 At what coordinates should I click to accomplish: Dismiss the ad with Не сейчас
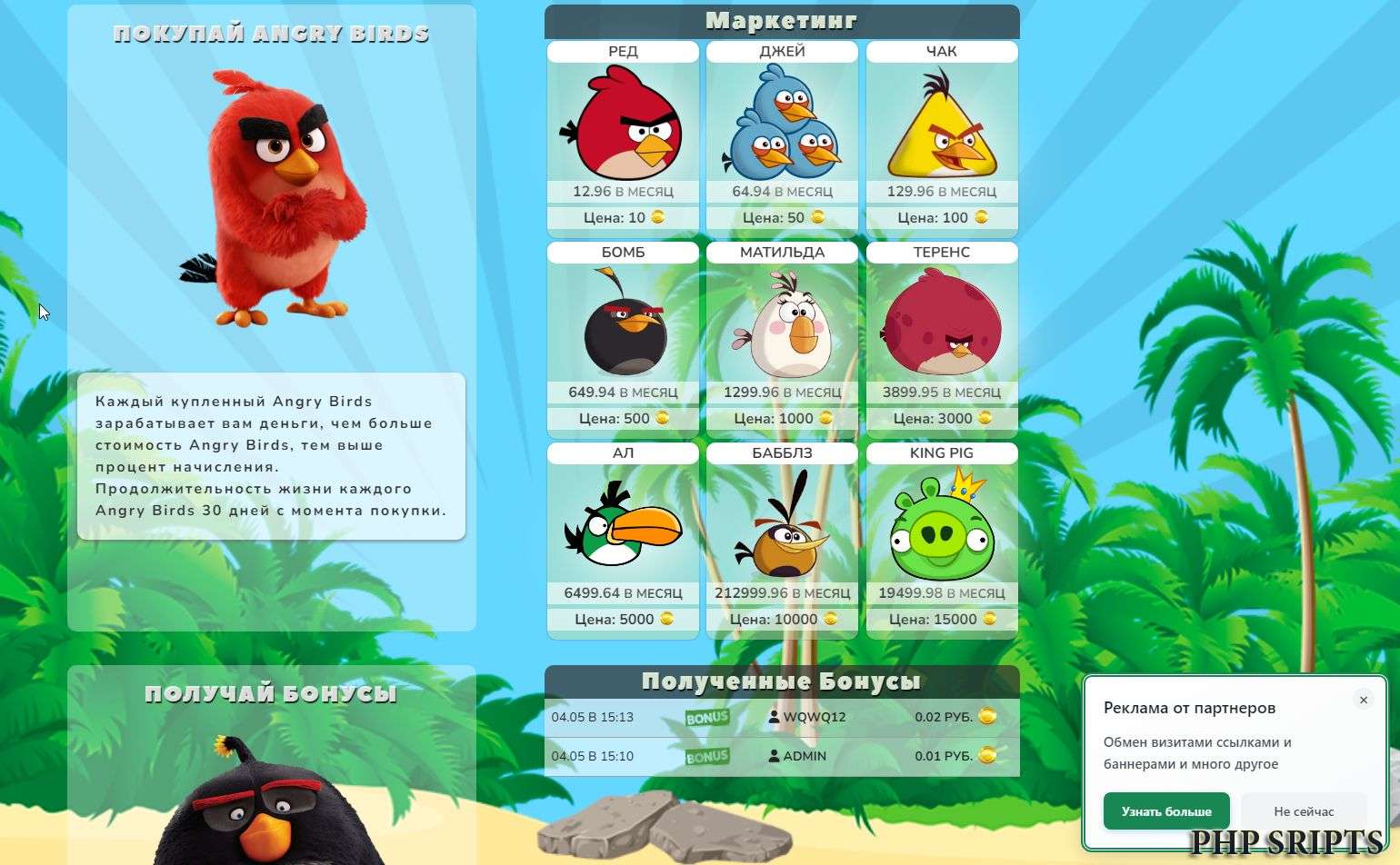1305,811
